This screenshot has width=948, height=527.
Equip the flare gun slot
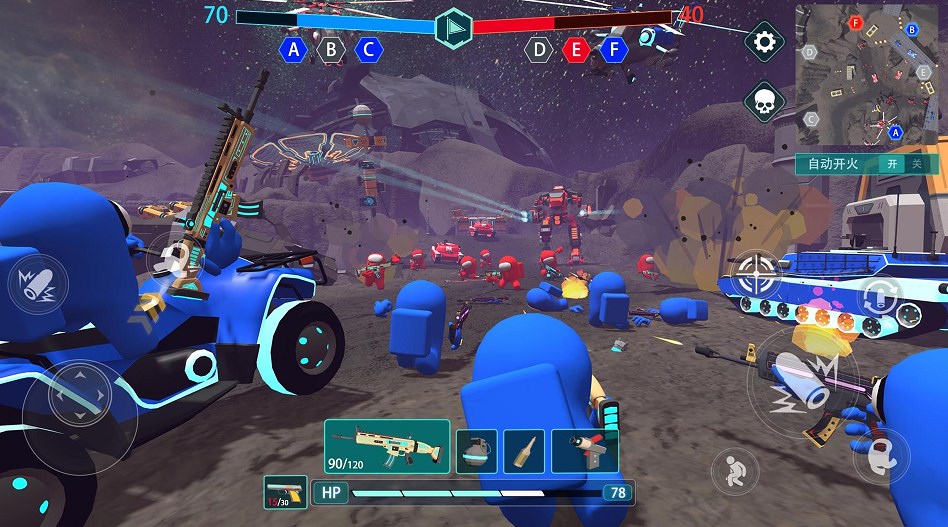click(x=585, y=451)
